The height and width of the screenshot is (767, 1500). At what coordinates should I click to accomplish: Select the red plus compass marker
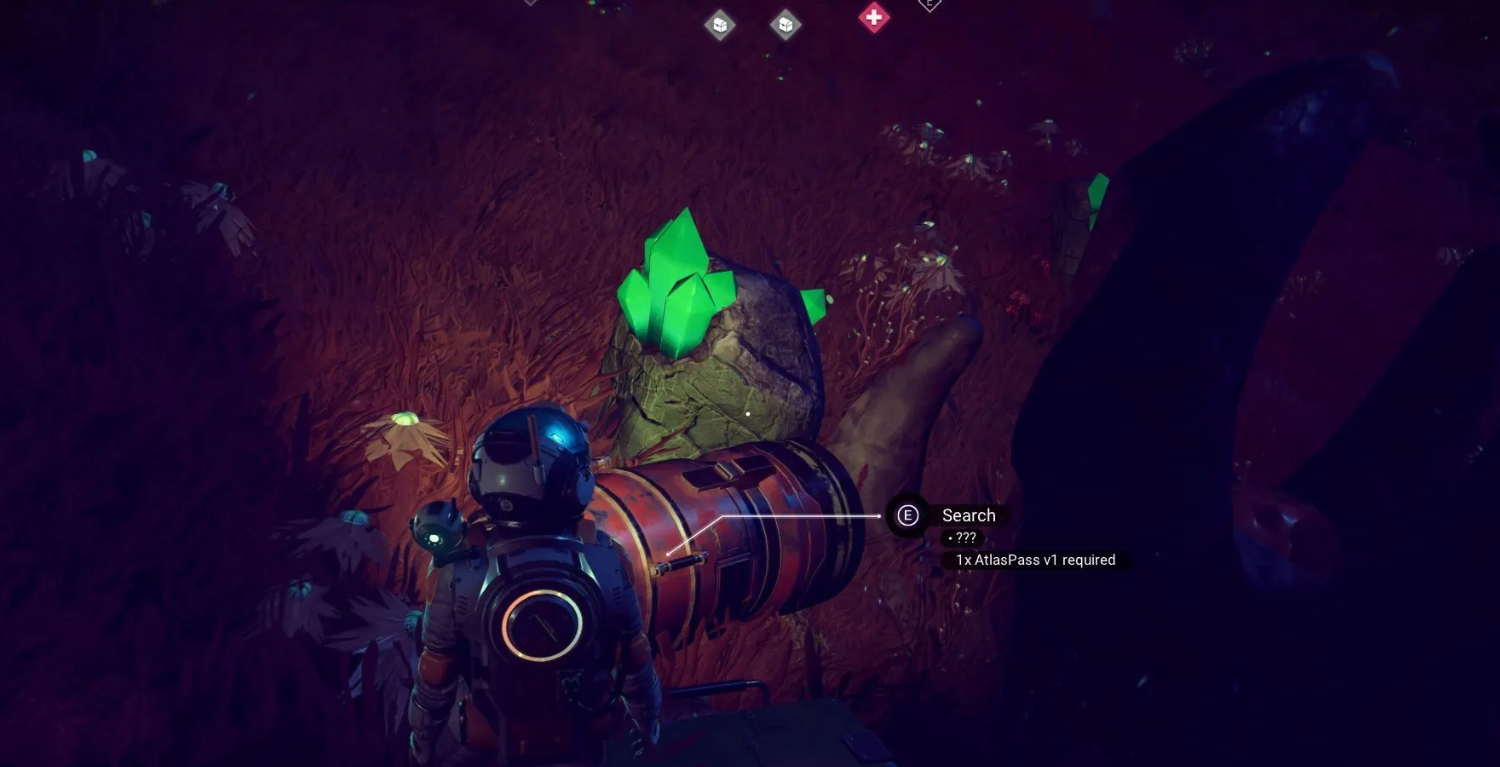click(x=874, y=17)
